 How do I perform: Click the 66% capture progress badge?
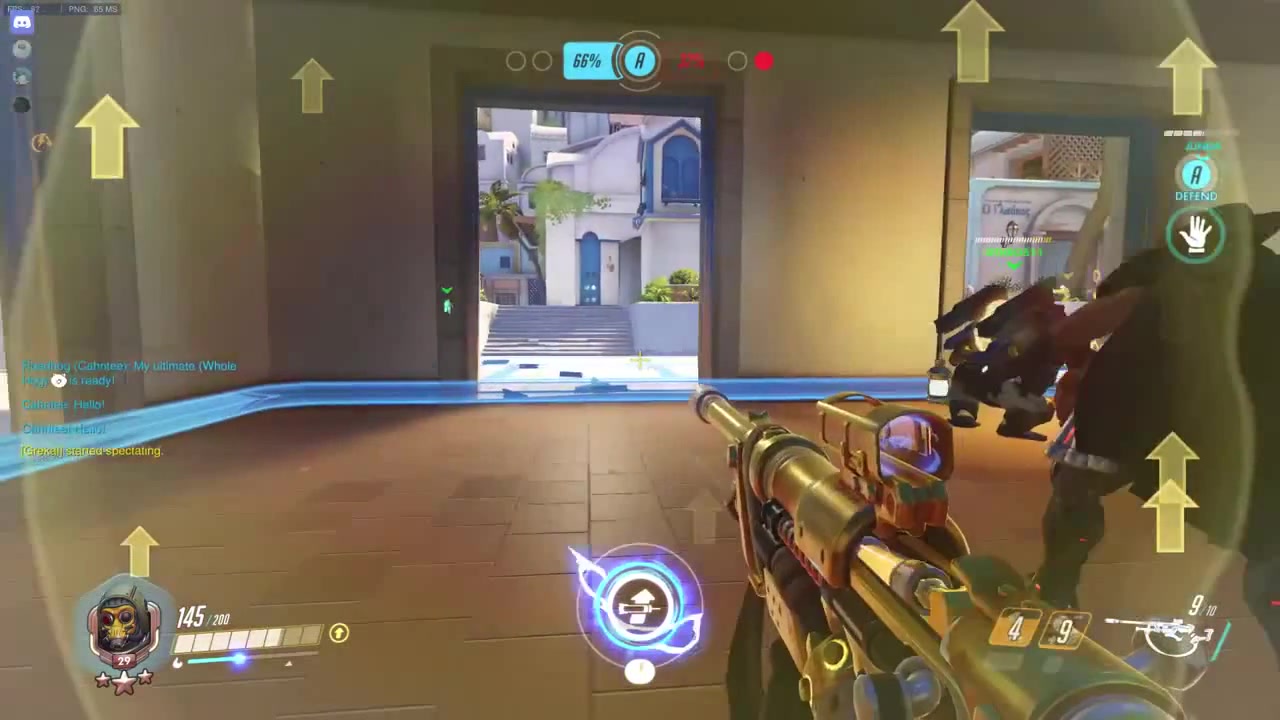click(586, 61)
